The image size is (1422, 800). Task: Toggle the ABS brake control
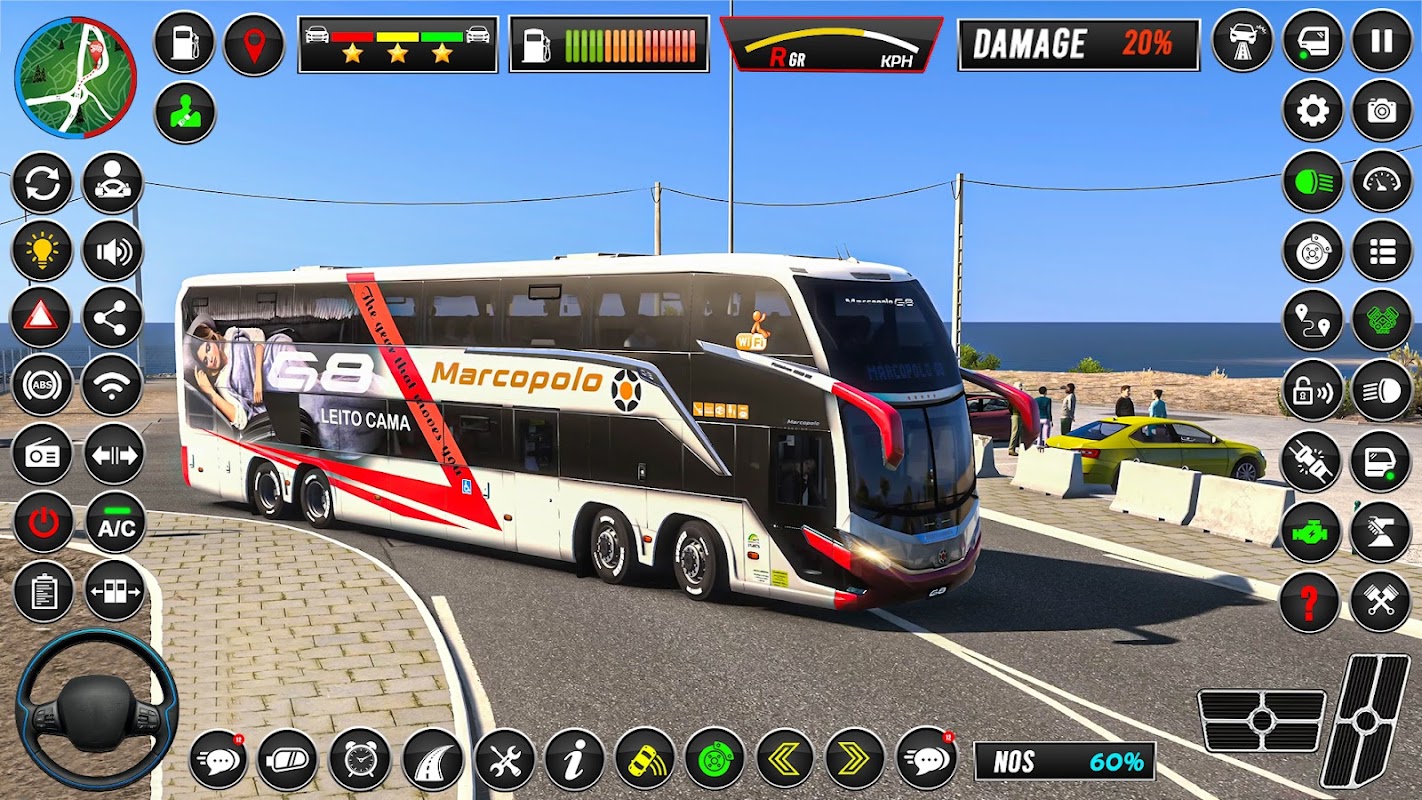[41, 385]
